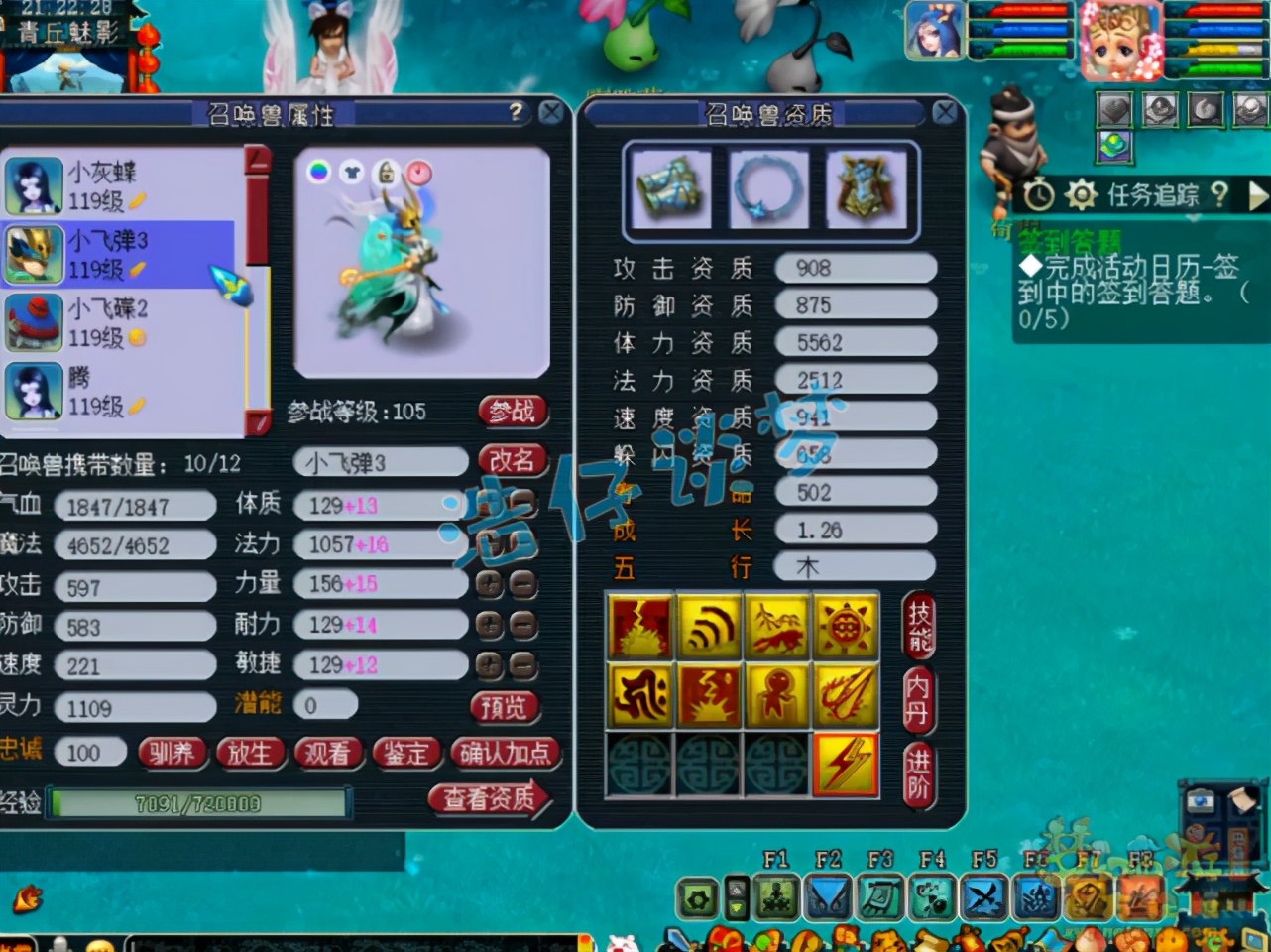
Task: Click the red 参战 button
Action: pyautogui.click(x=513, y=411)
